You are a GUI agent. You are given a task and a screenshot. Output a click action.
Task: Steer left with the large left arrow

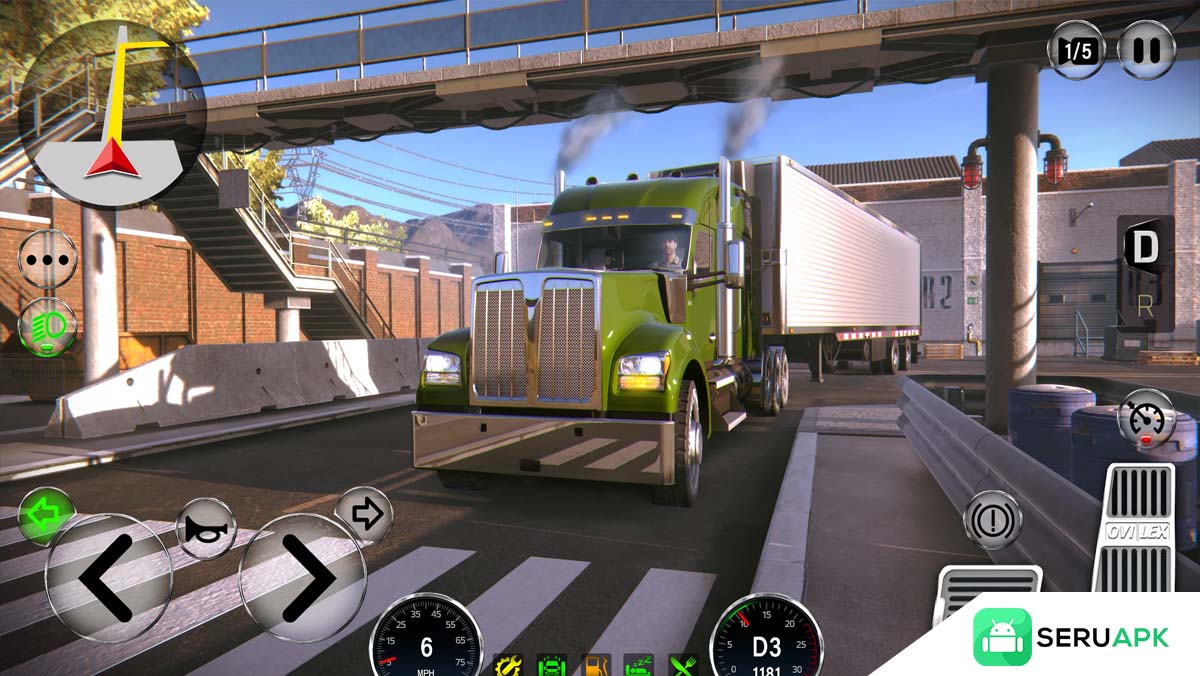tap(109, 577)
